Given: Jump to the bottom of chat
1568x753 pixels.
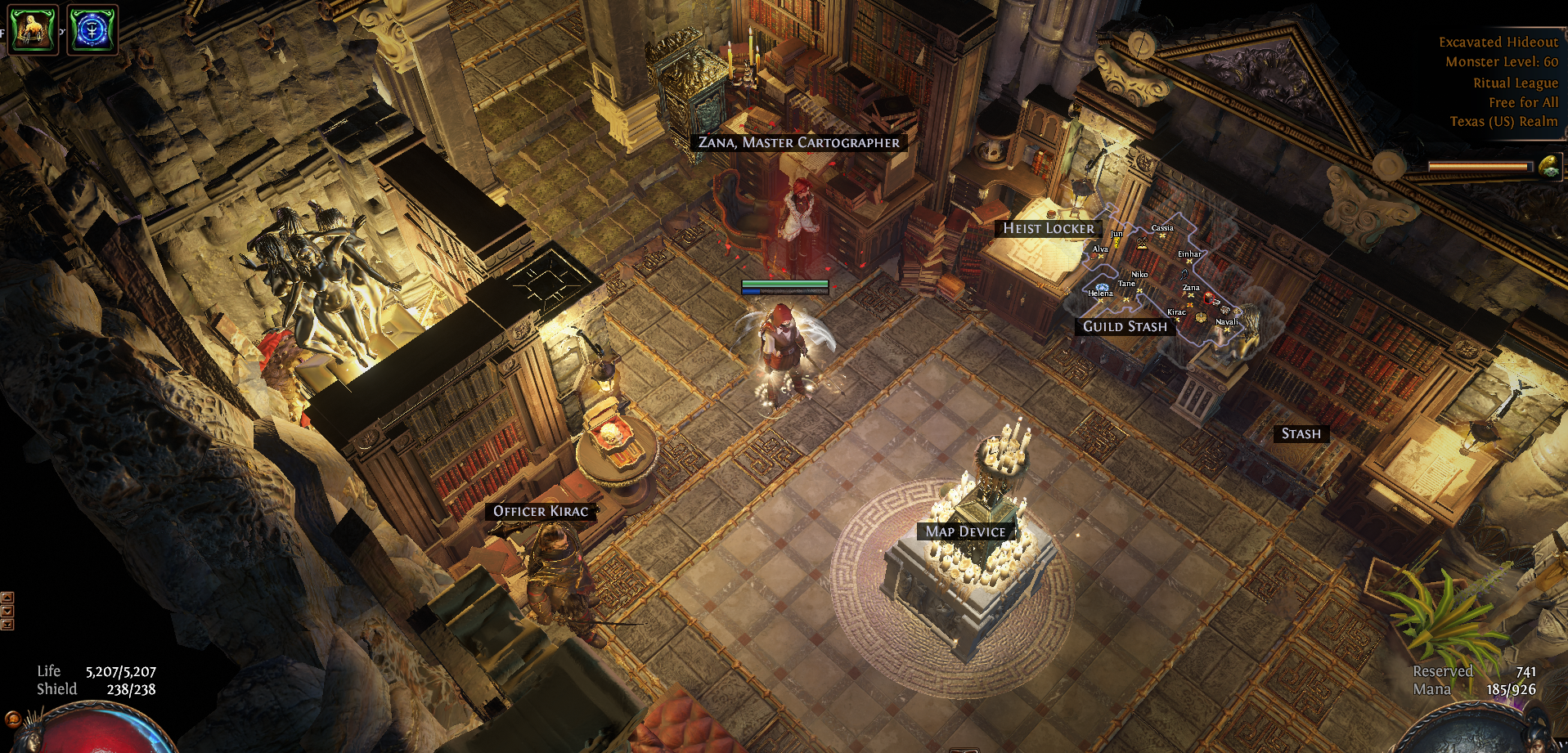Looking at the screenshot, I should [x=7, y=625].
